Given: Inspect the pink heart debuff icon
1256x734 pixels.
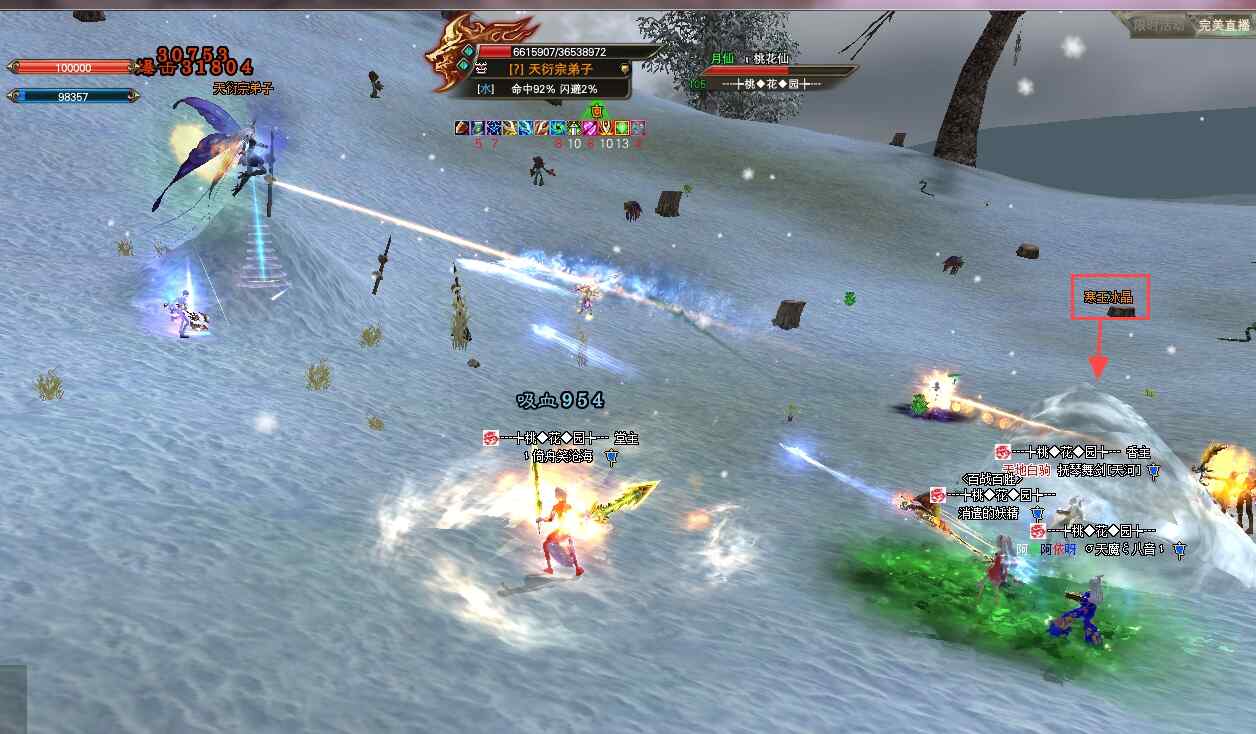Looking at the screenshot, I should pyautogui.click(x=591, y=128).
